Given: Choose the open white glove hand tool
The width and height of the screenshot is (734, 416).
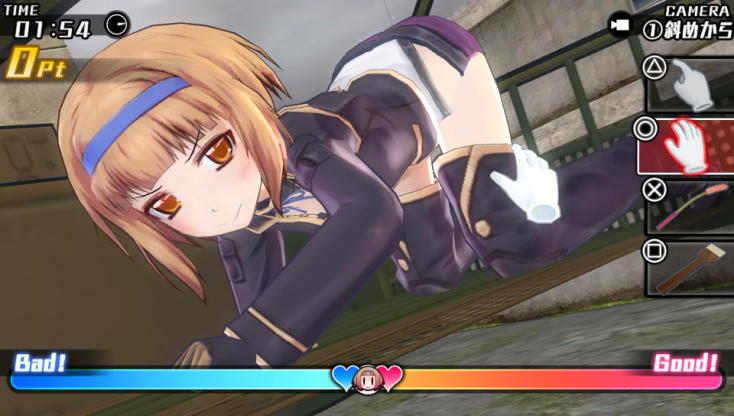Looking at the screenshot, I should click(687, 145).
